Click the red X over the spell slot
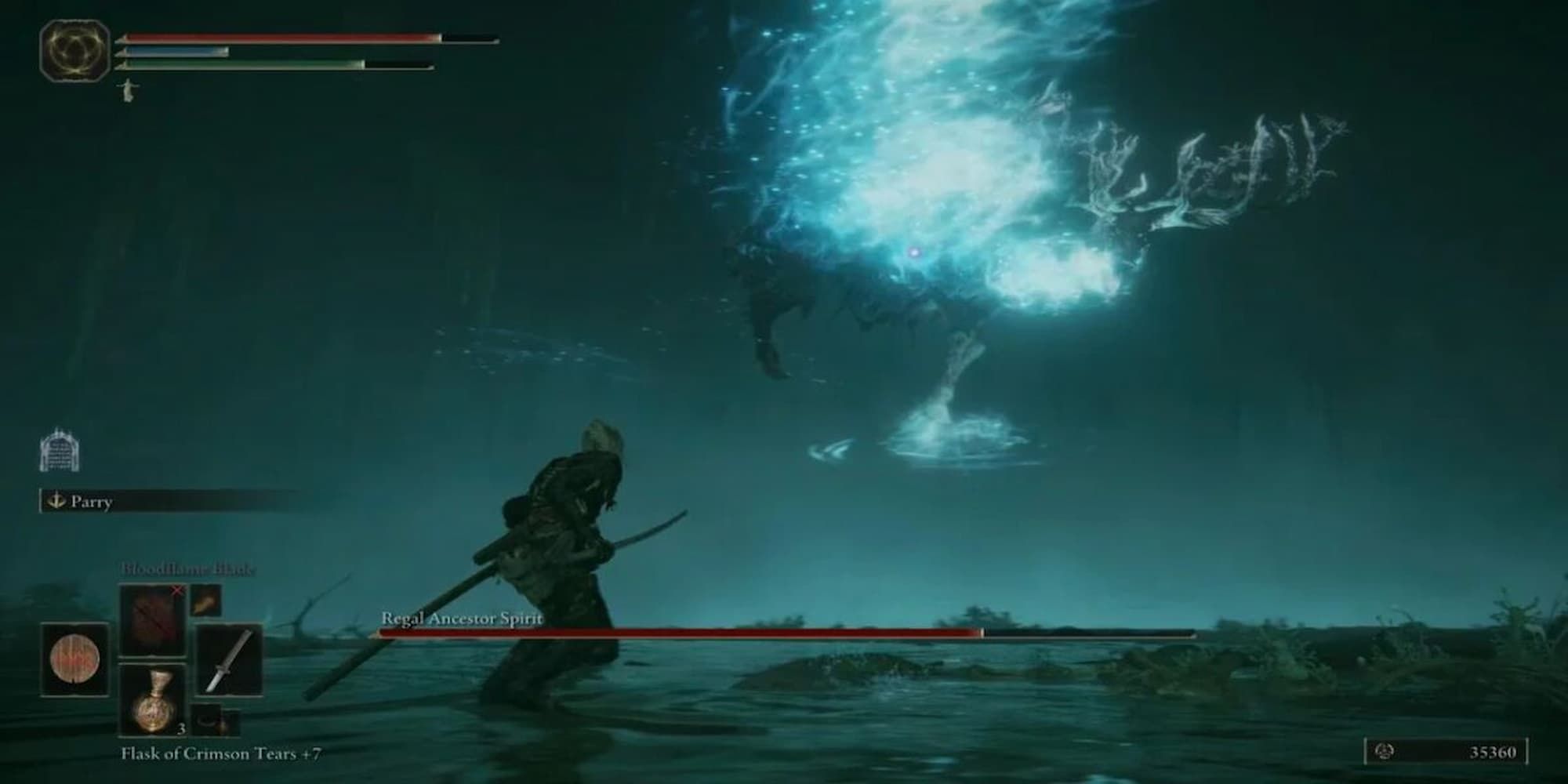1568x784 pixels. [177, 590]
